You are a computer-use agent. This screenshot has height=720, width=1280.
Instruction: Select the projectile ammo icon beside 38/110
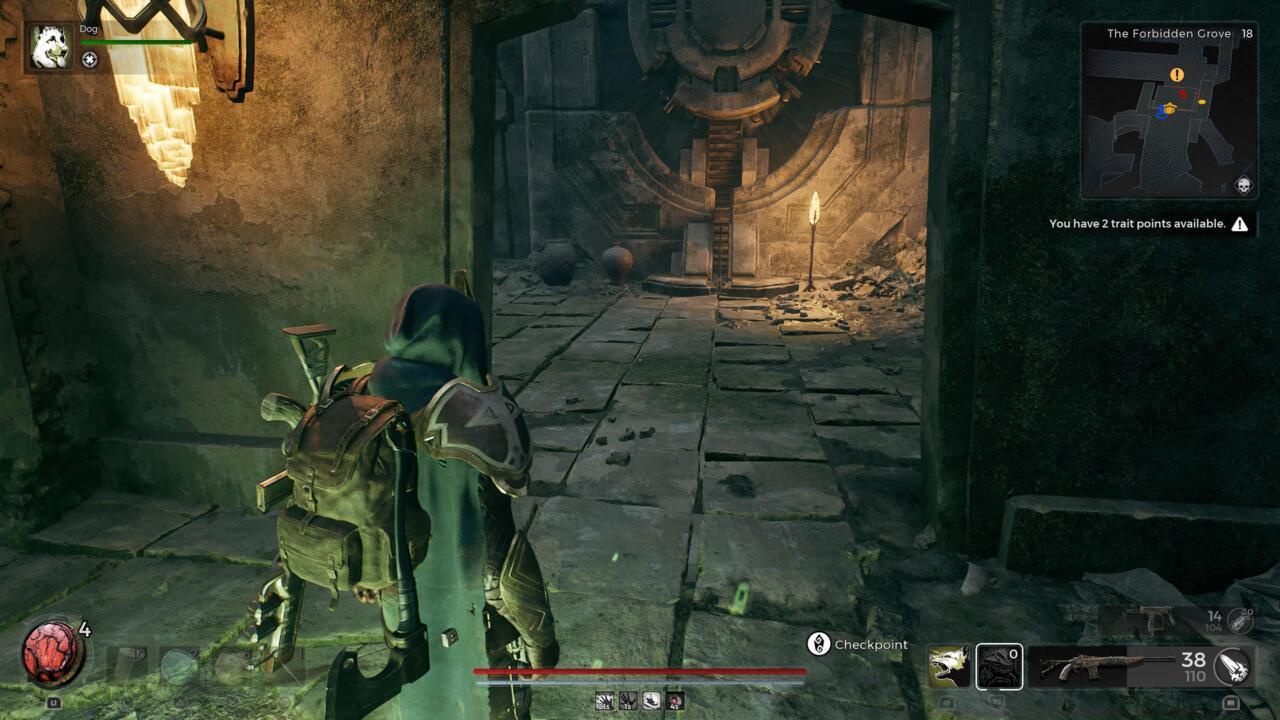1232,667
